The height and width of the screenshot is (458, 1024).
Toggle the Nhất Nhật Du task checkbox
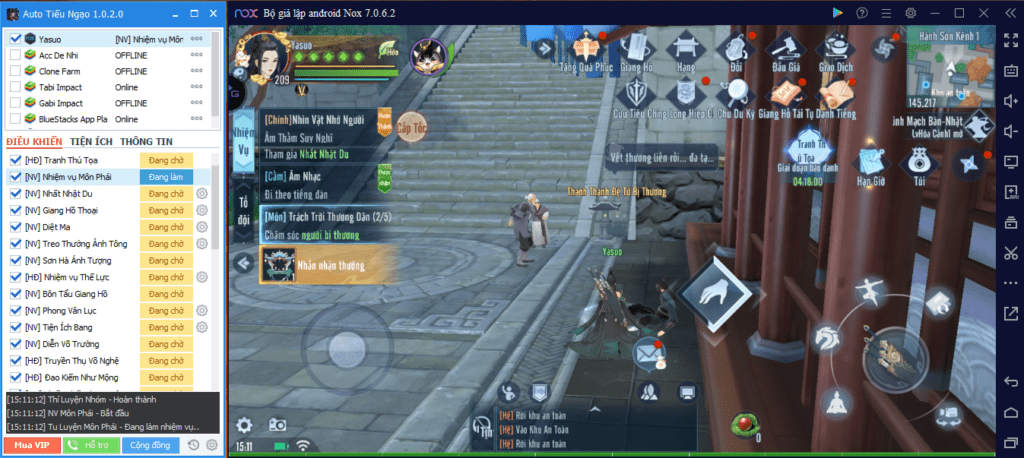15,193
